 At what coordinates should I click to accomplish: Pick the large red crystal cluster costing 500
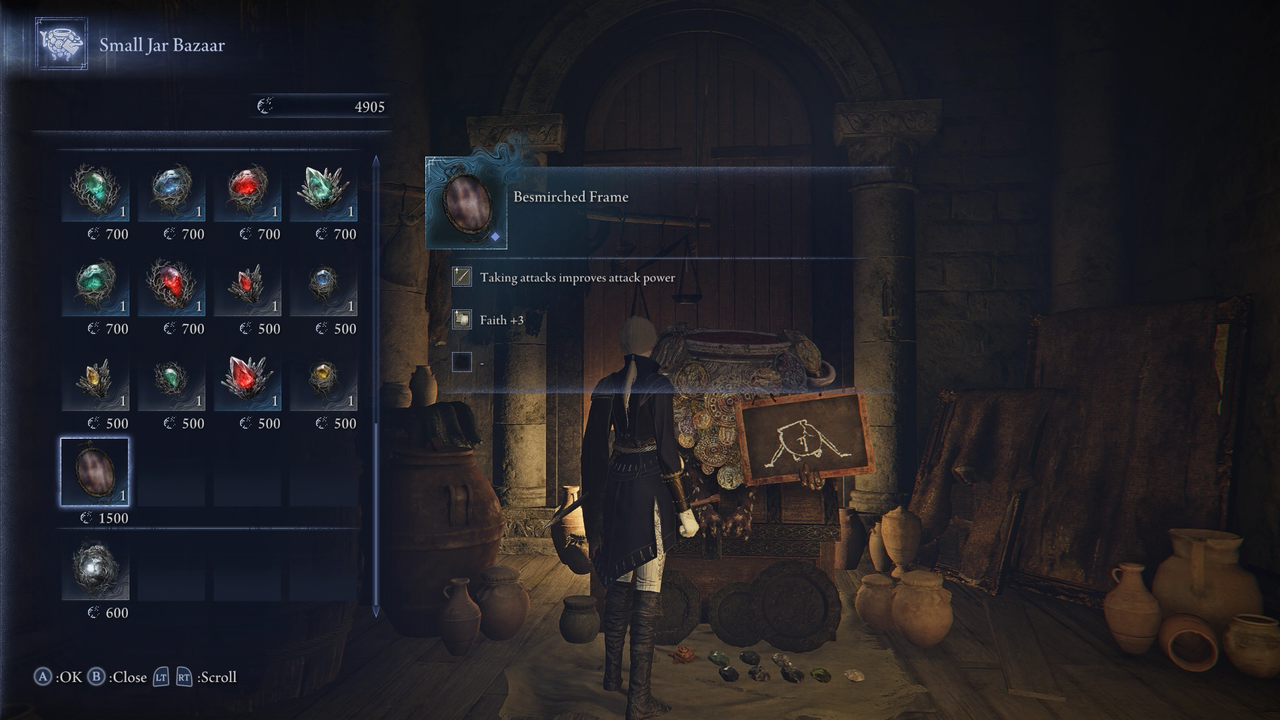coord(247,377)
